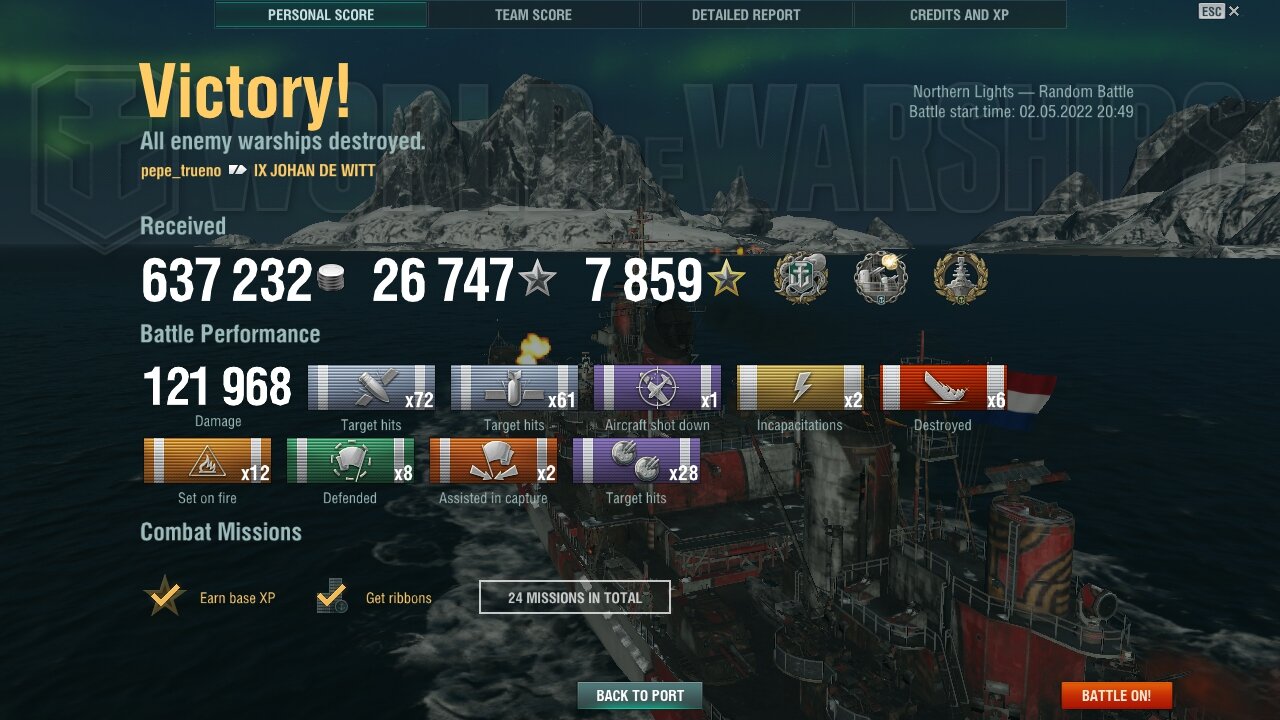The height and width of the screenshot is (720, 1280).
Task: Click the Incapacitations x2 ribbon
Action: click(800, 388)
